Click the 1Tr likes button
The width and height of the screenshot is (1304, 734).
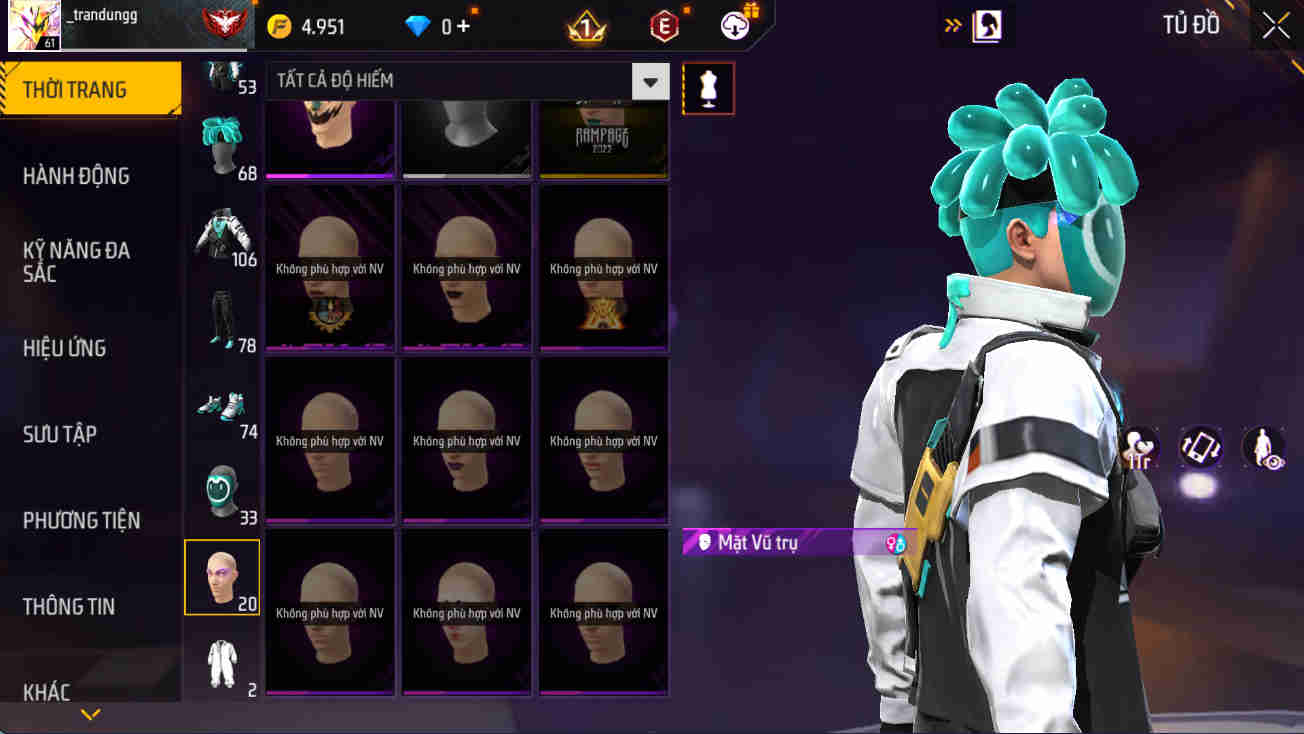(1138, 448)
